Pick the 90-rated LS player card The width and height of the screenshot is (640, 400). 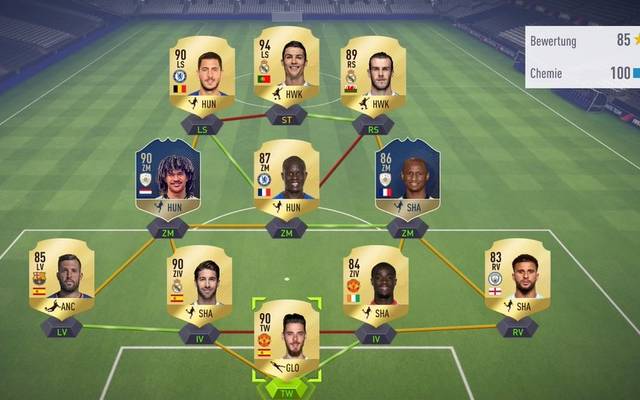[x=201, y=72]
